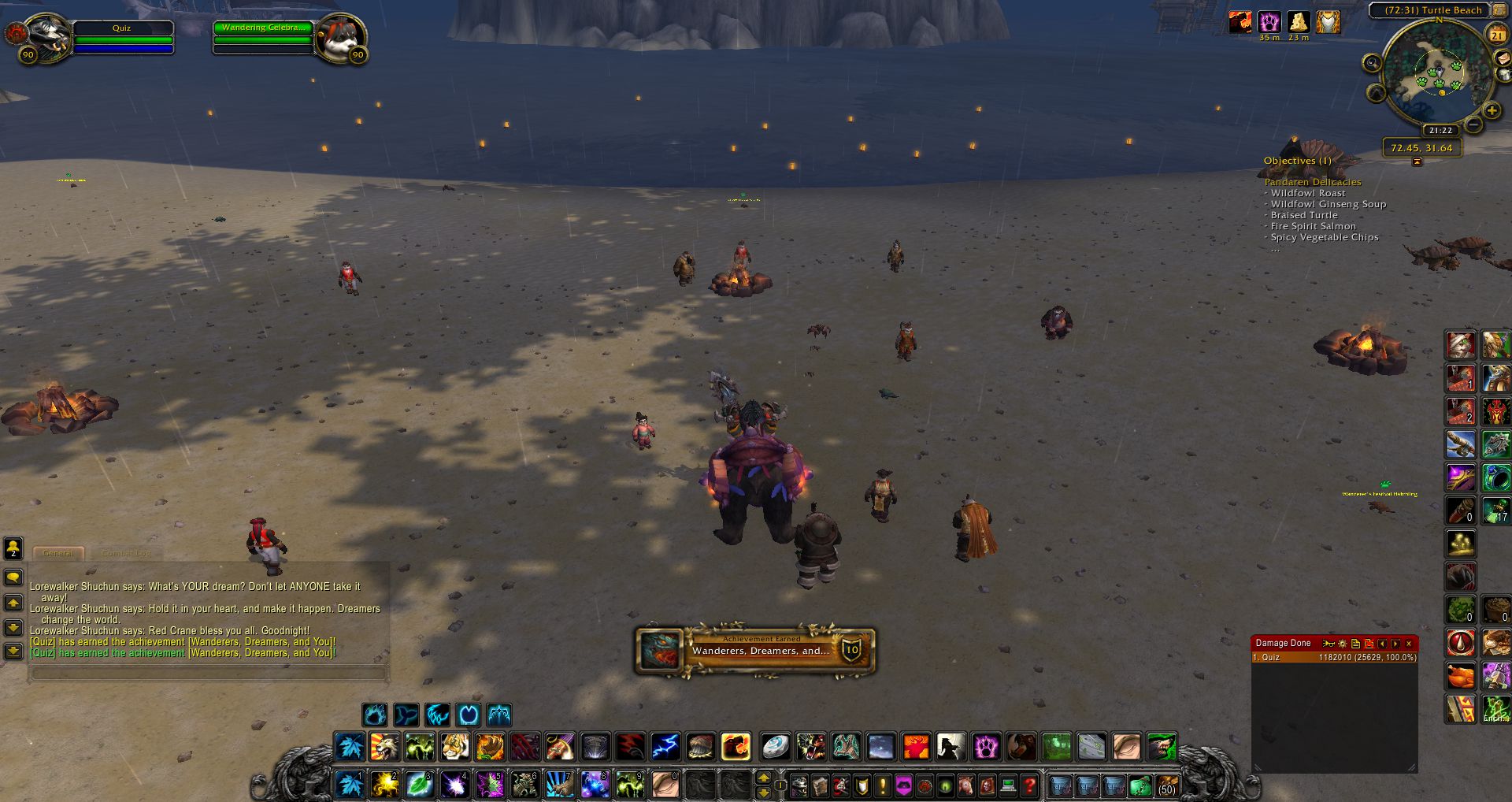
Task: Open the Pandaren Delicacies objective
Action: pyautogui.click(x=1312, y=182)
